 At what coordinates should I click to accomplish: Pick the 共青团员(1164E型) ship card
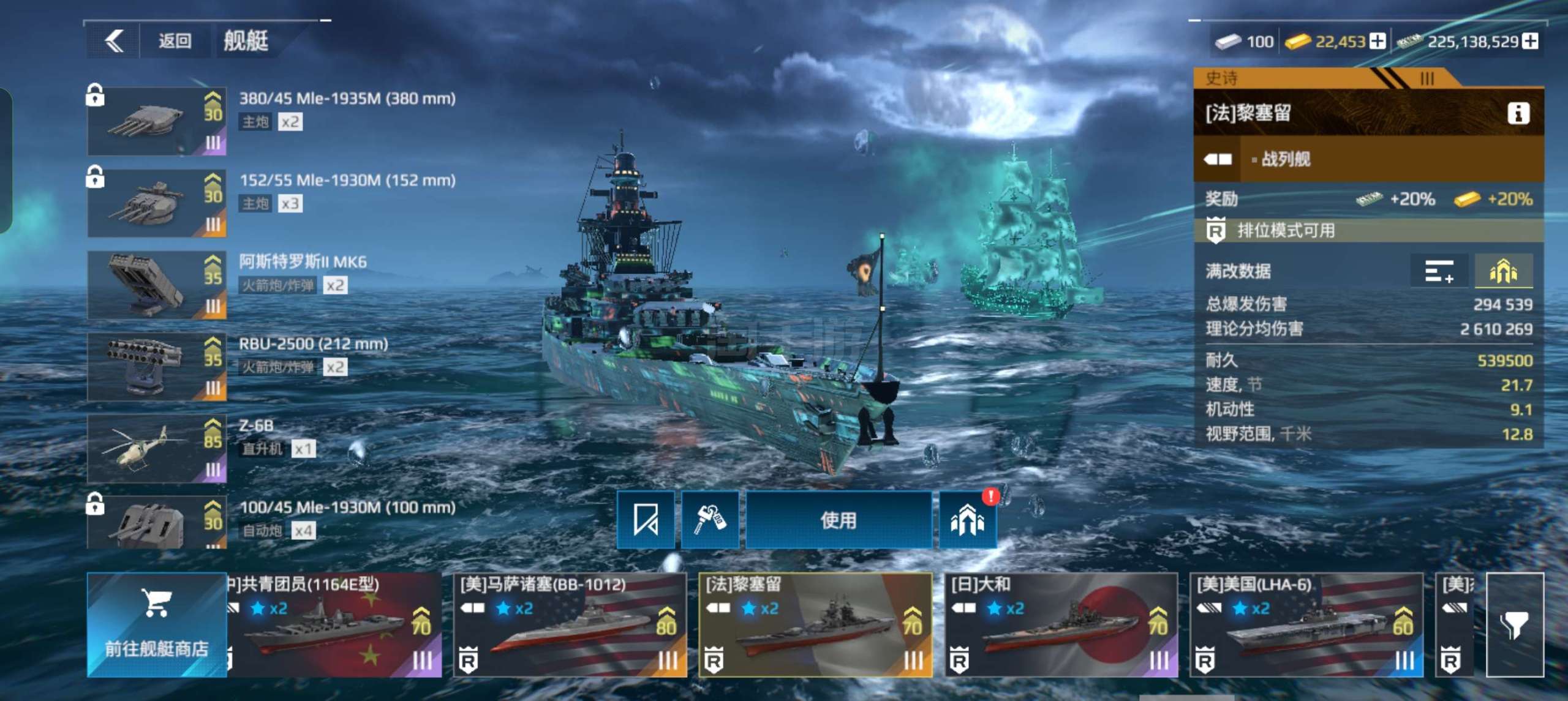tap(334, 624)
